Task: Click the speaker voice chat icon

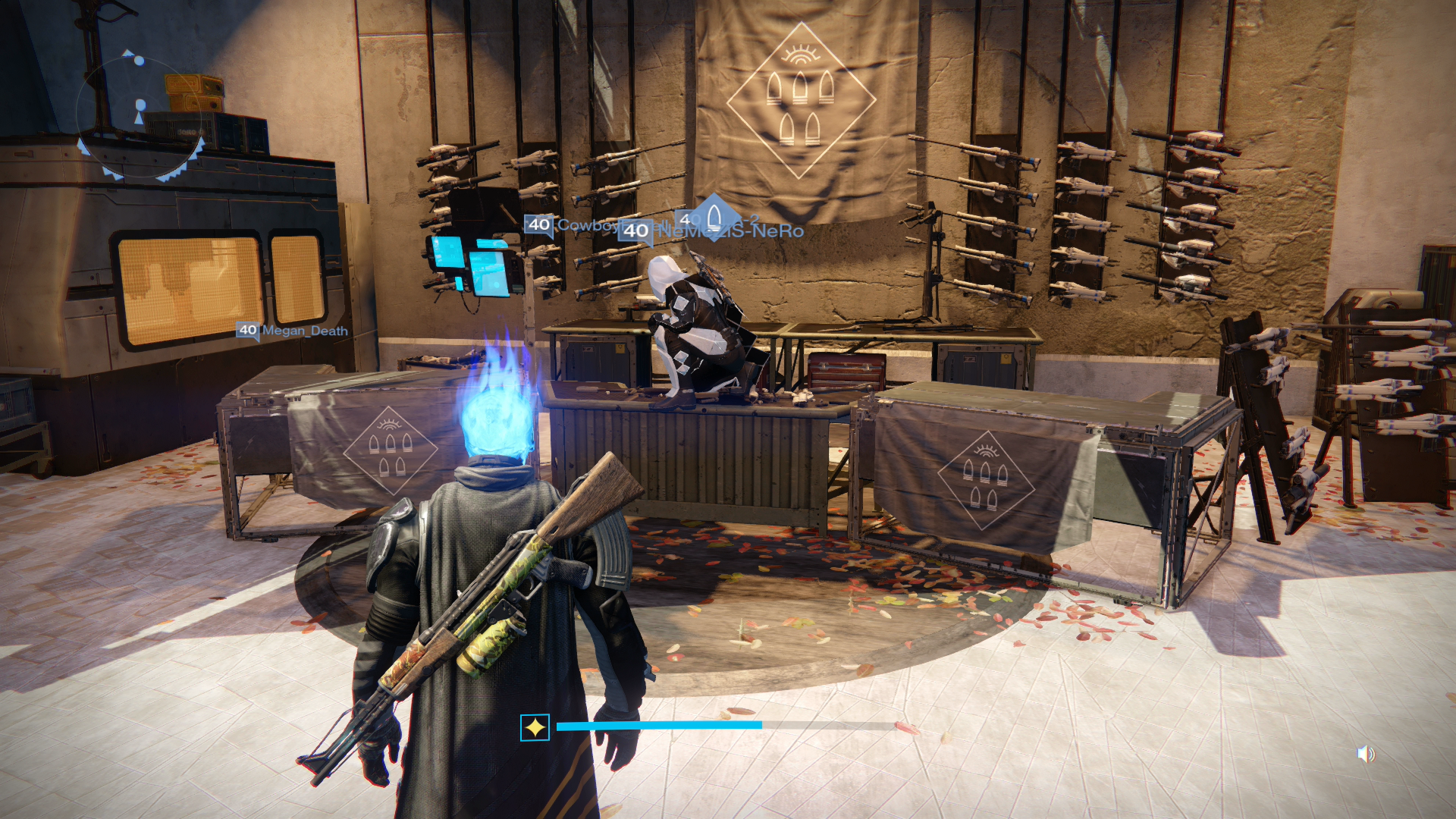Action: (1365, 754)
